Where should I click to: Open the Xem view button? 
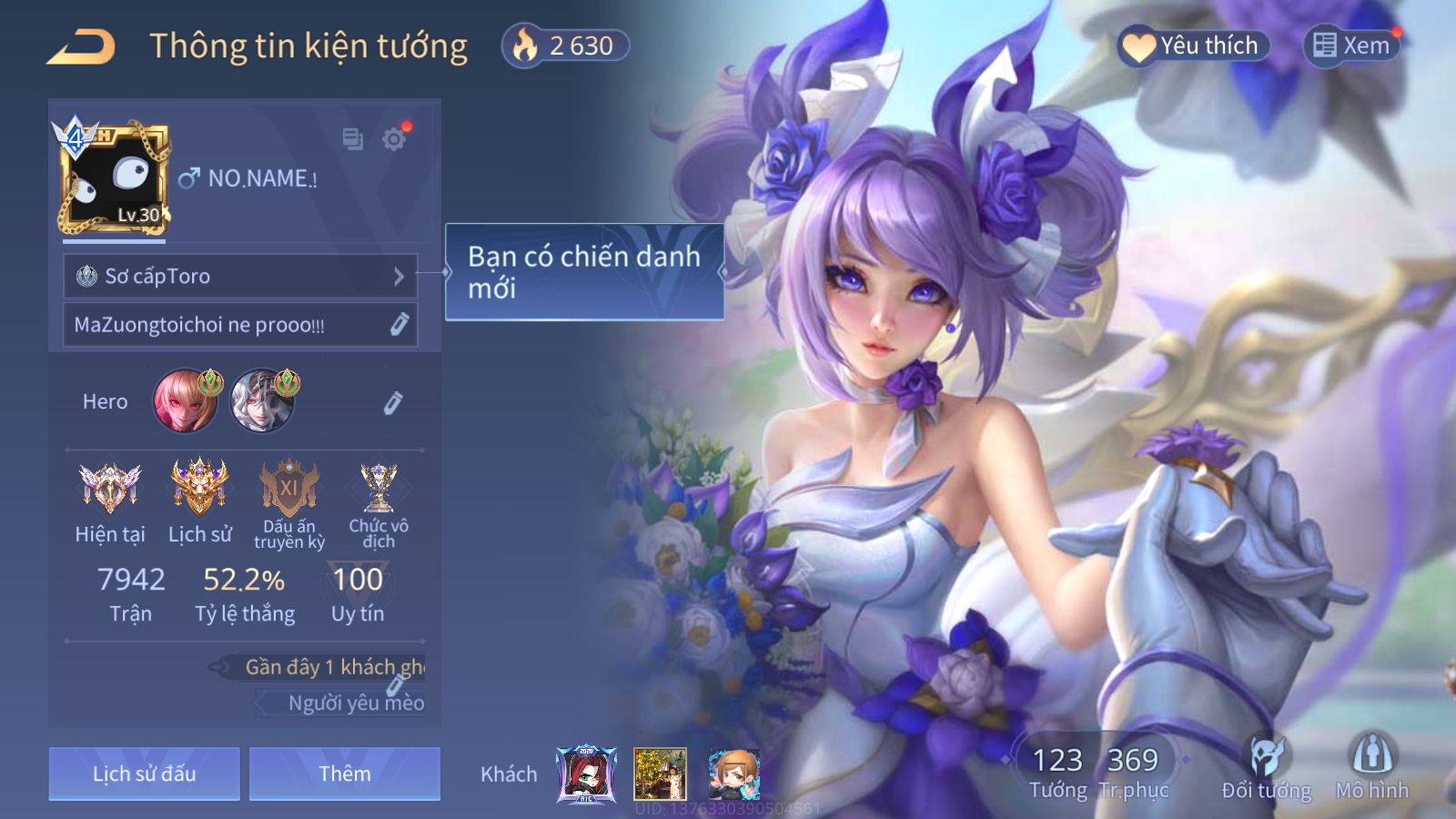(x=1351, y=45)
